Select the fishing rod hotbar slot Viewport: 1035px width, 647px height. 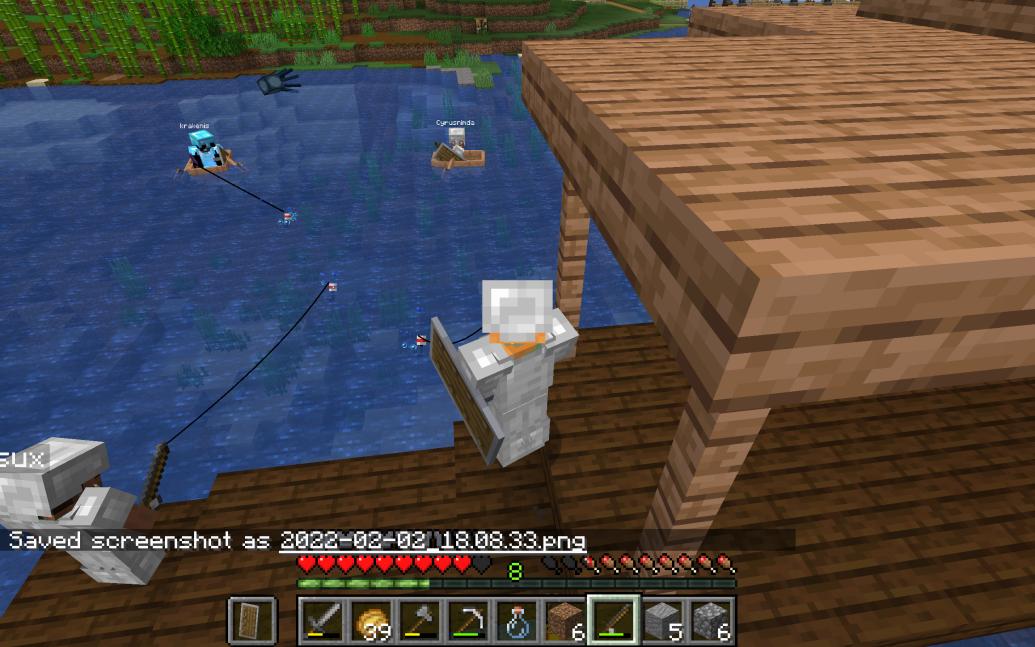tap(612, 621)
